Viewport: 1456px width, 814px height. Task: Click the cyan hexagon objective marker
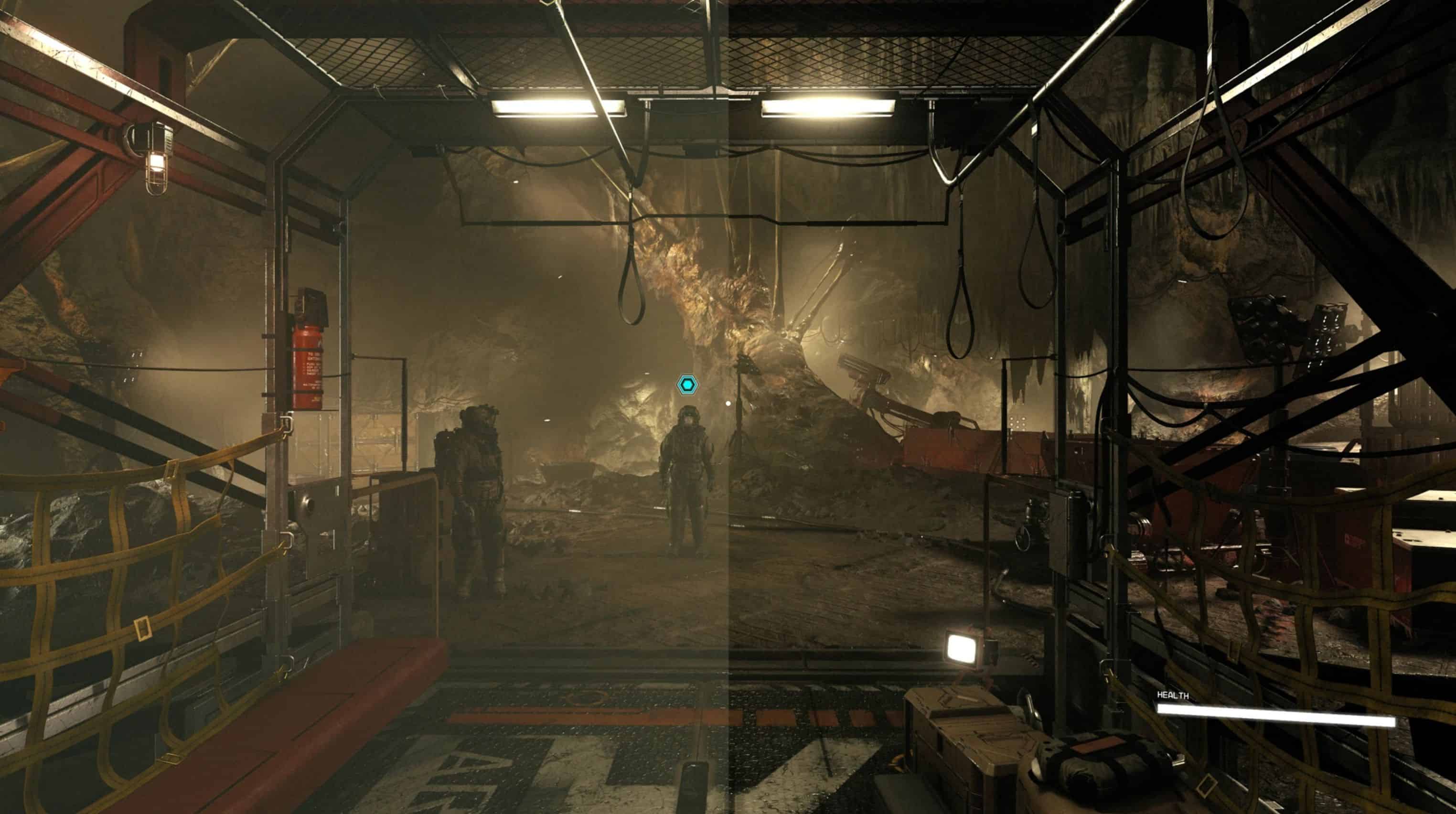pyautogui.click(x=687, y=385)
